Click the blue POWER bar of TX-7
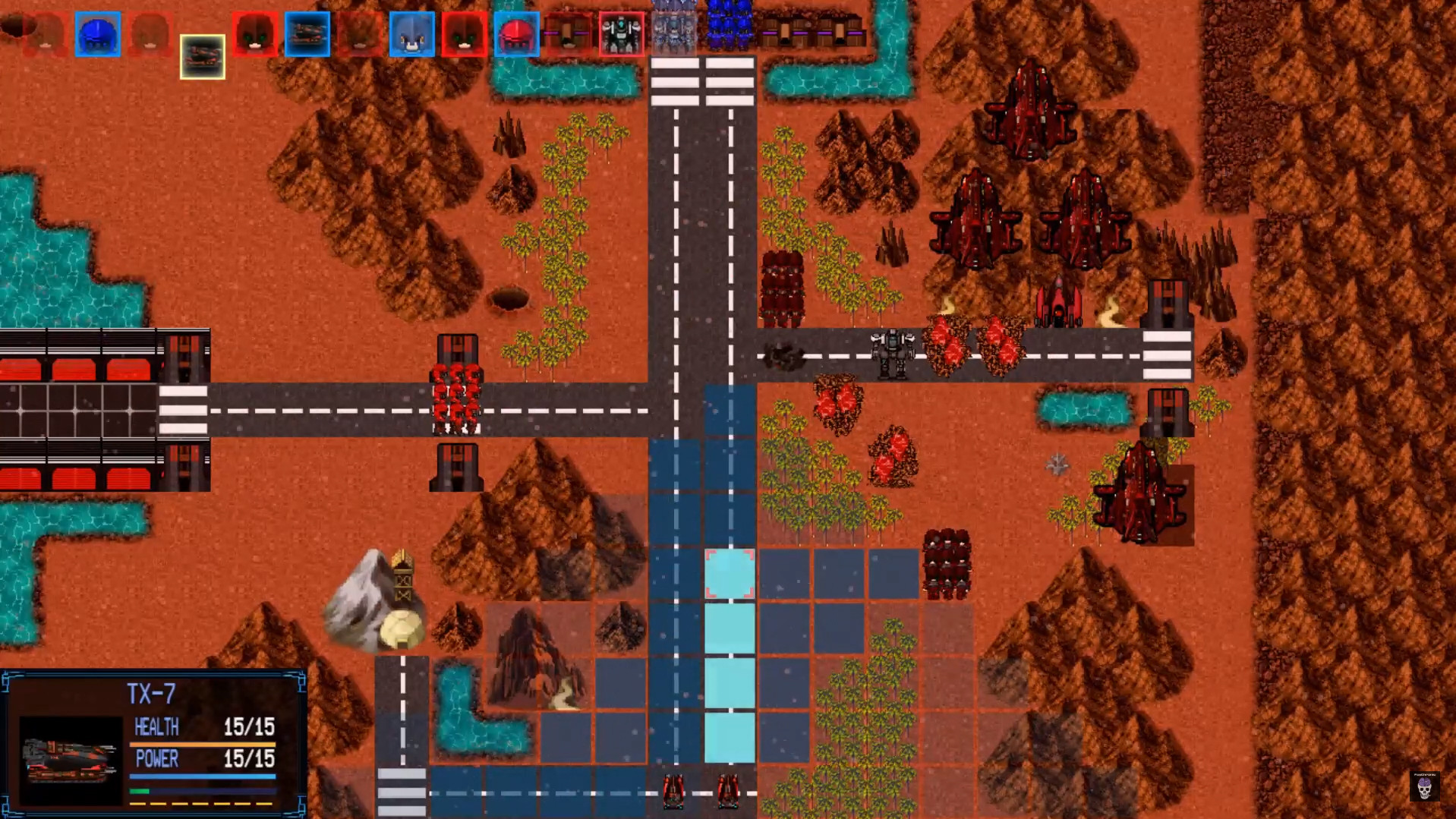This screenshot has height=819, width=1456. [203, 776]
